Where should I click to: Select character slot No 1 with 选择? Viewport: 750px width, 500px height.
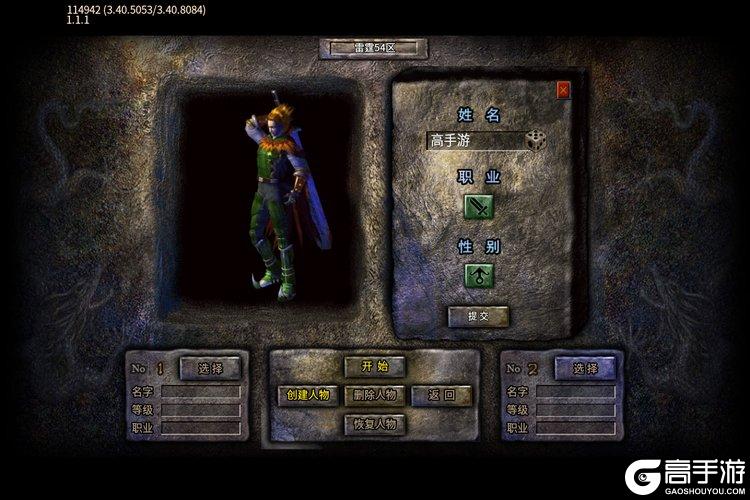coord(210,368)
